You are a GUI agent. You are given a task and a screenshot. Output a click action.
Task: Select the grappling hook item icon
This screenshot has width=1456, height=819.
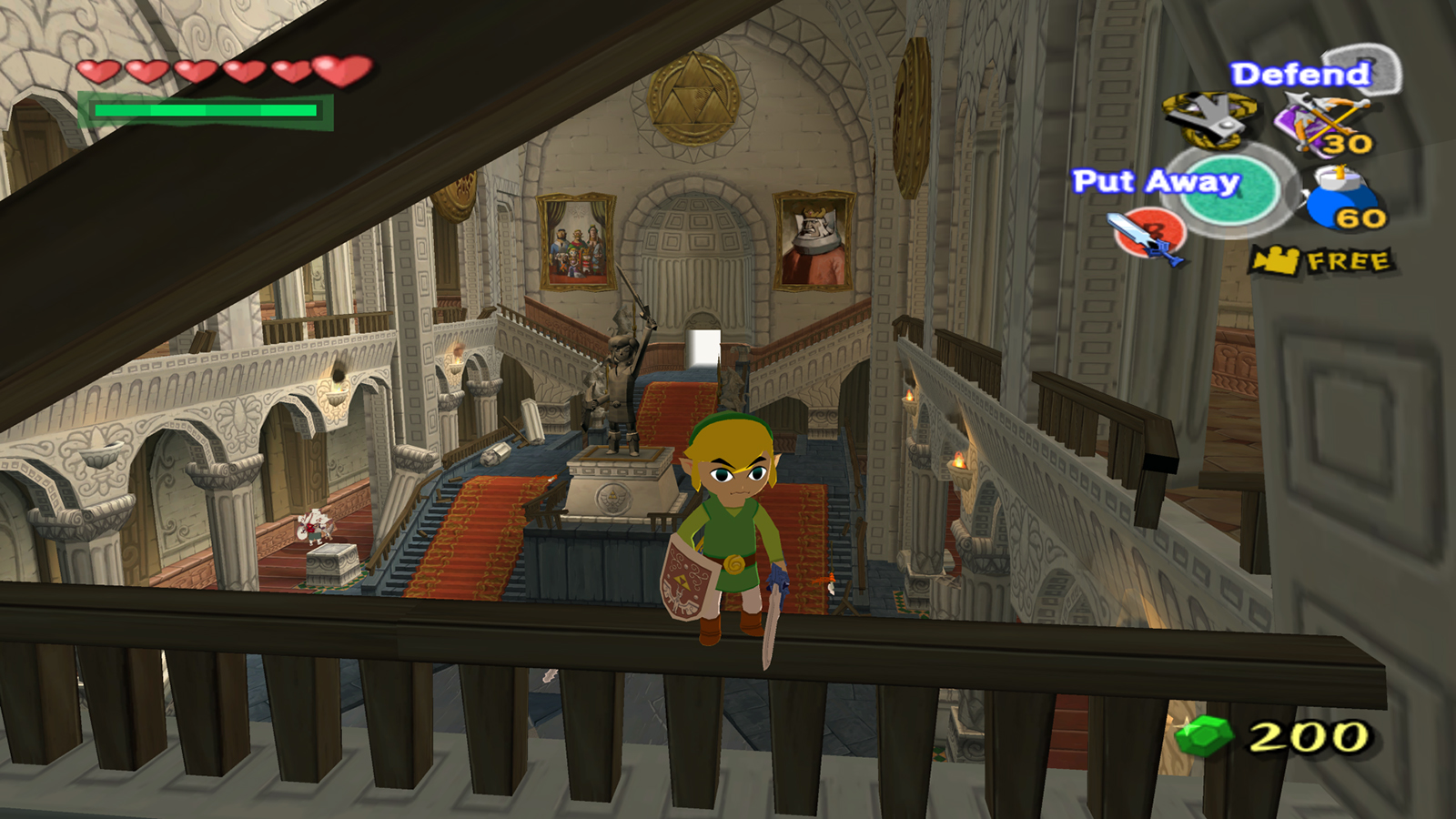(1208, 119)
